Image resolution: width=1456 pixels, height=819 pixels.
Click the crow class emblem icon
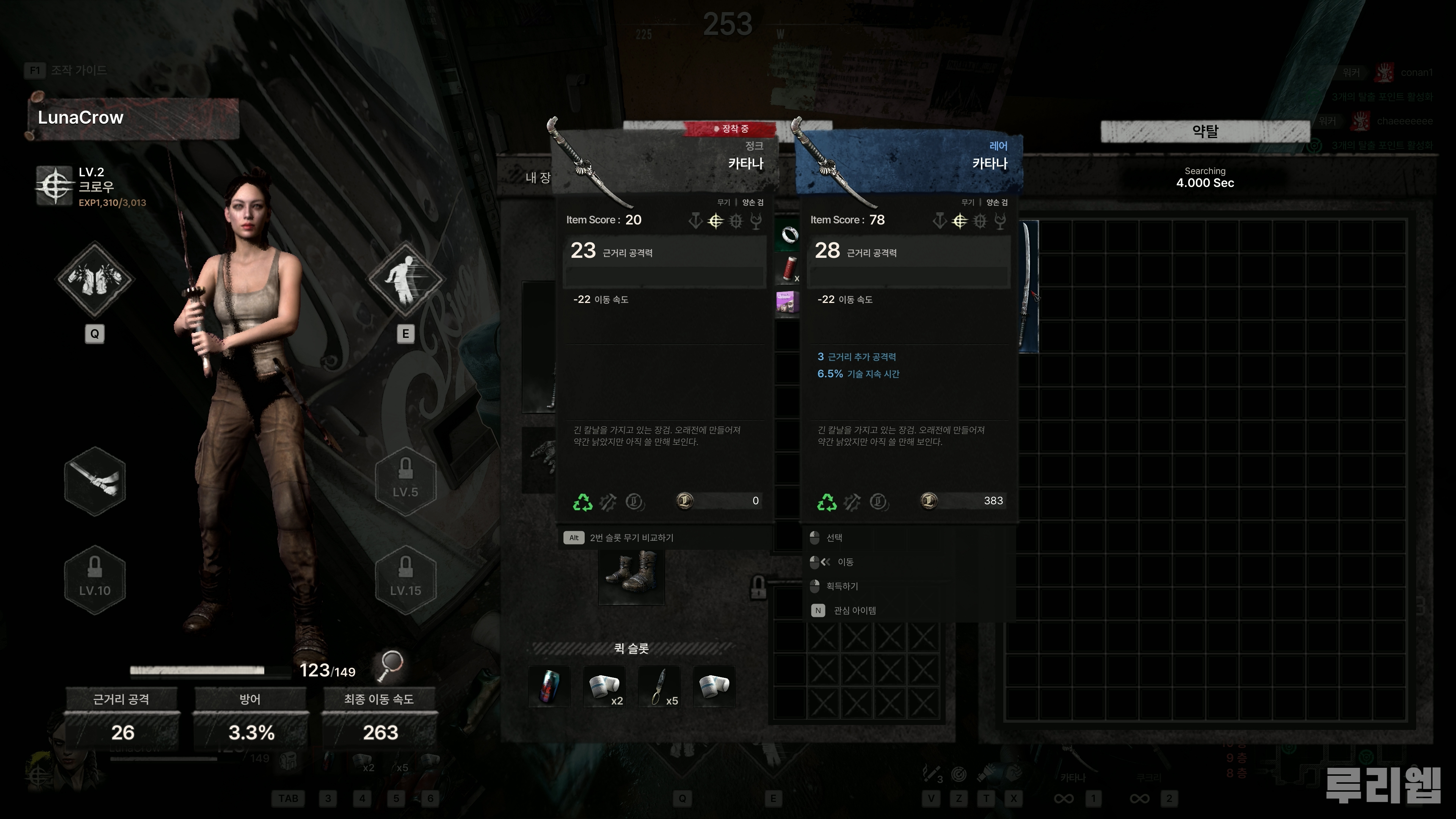54,185
